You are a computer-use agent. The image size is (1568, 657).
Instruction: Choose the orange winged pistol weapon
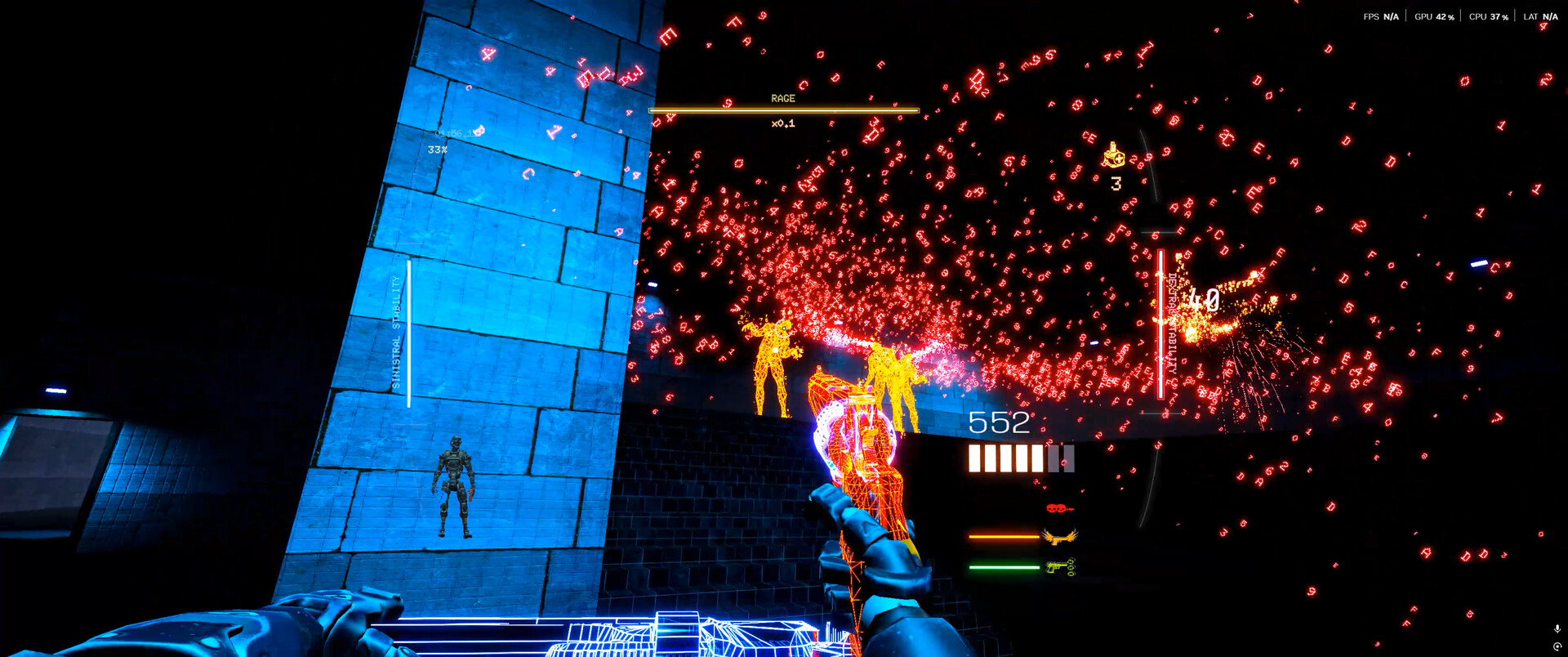pyautogui.click(x=1060, y=537)
